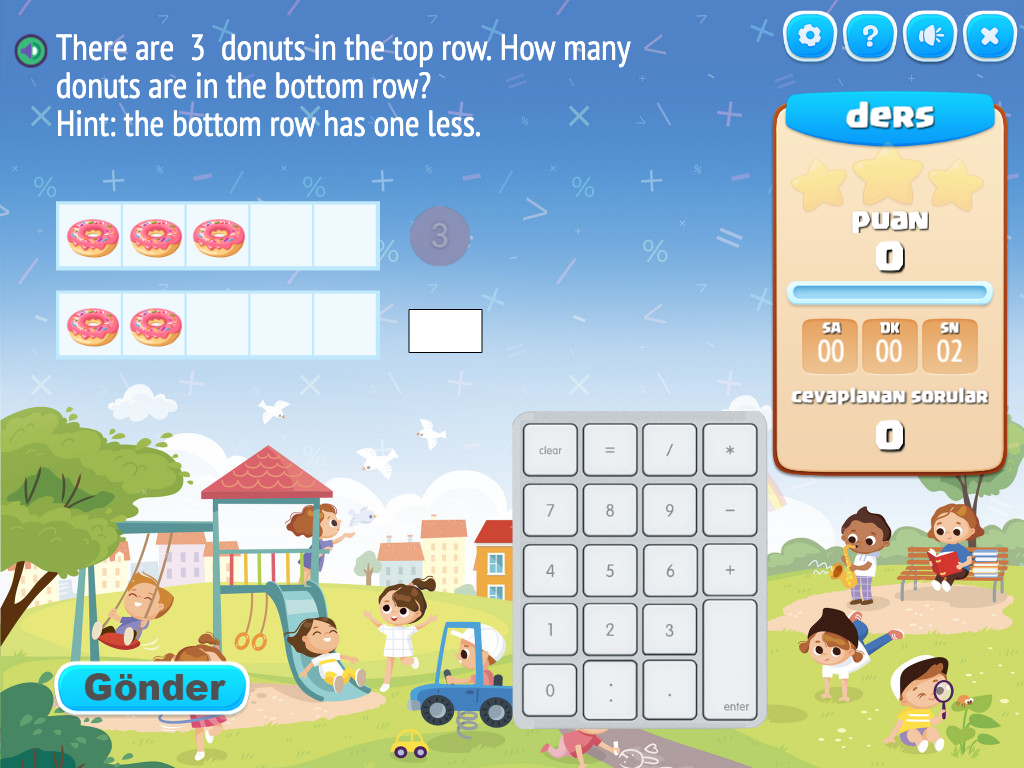
Task: Select the empty answer box
Action: pyautogui.click(x=445, y=331)
